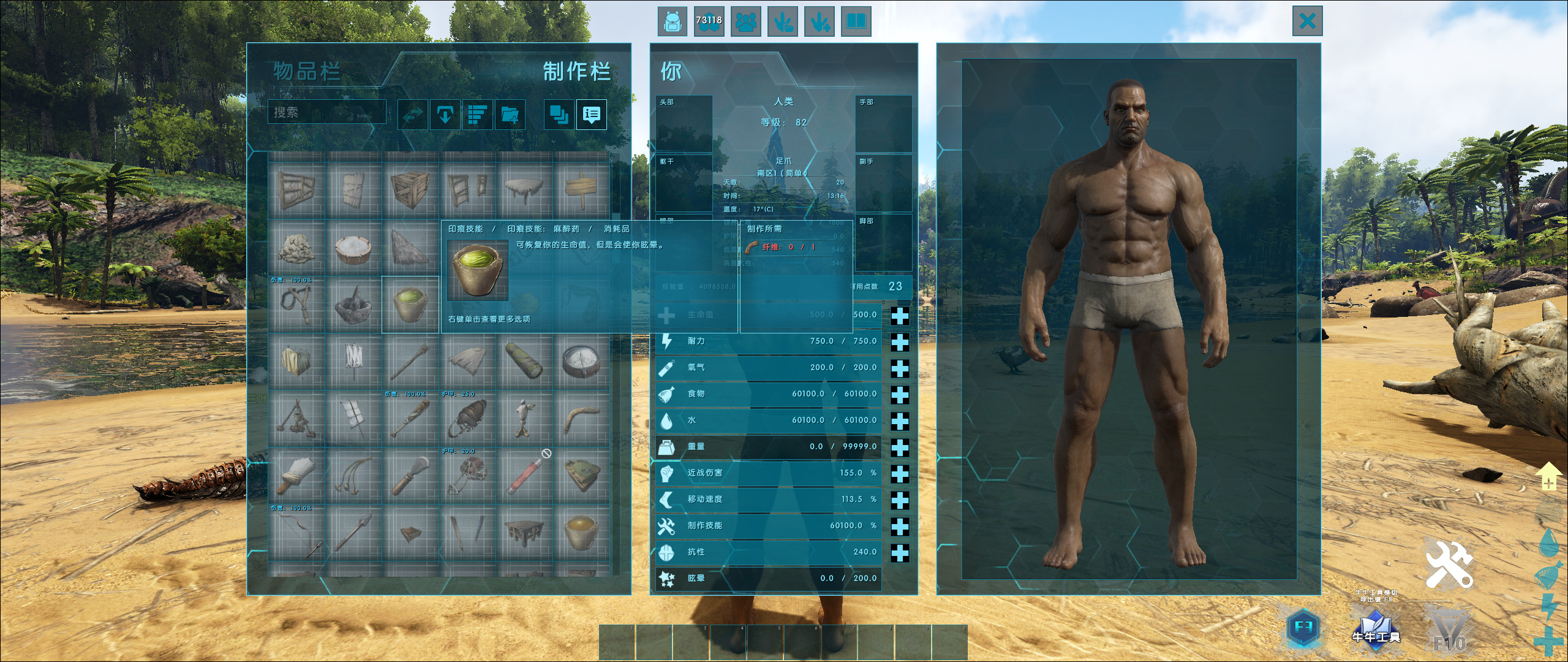Add a point to 移动速度 movement speed
Image resolution: width=1568 pixels, height=662 pixels.
tap(899, 500)
